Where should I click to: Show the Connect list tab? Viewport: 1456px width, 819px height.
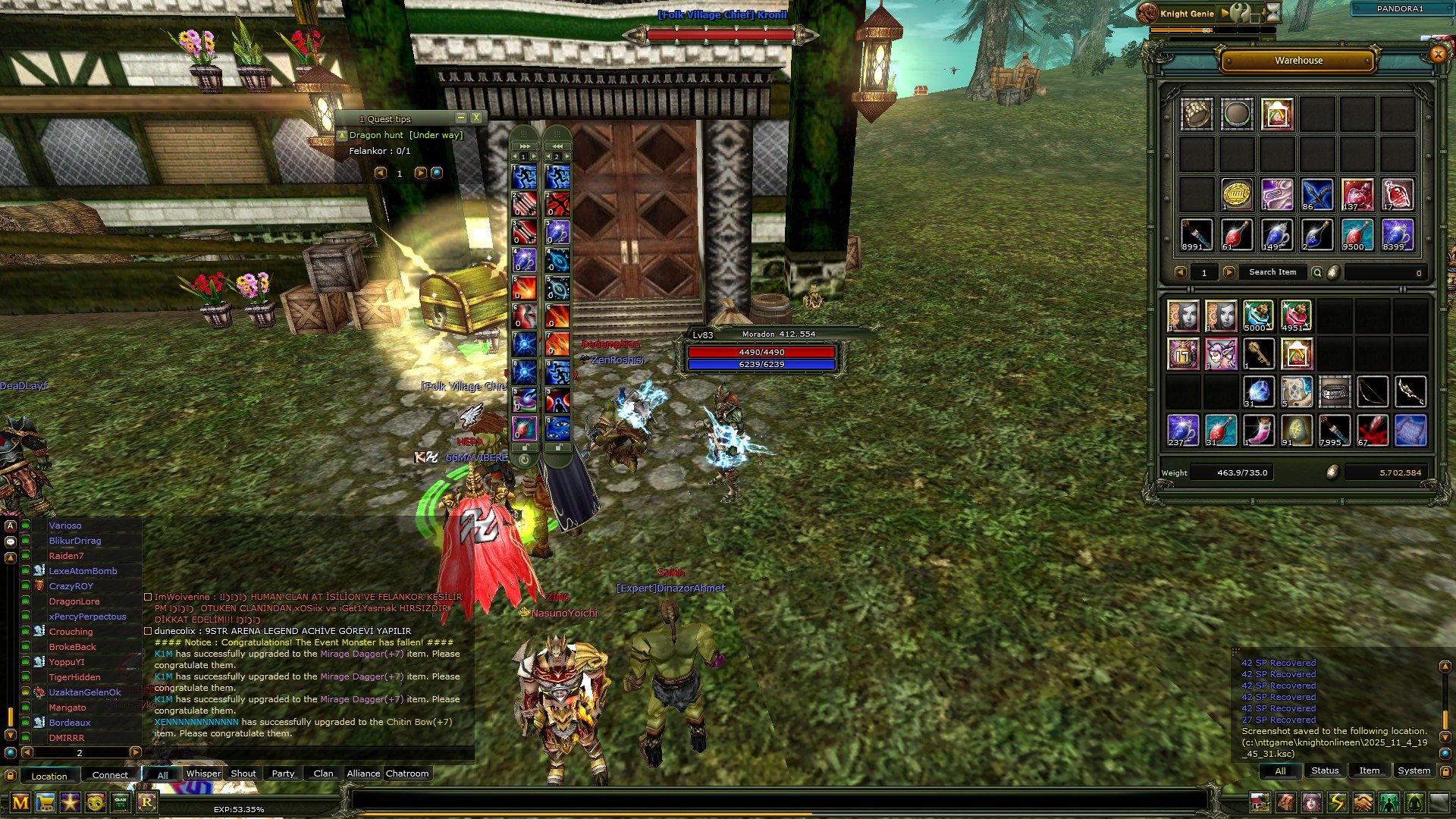pyautogui.click(x=110, y=775)
